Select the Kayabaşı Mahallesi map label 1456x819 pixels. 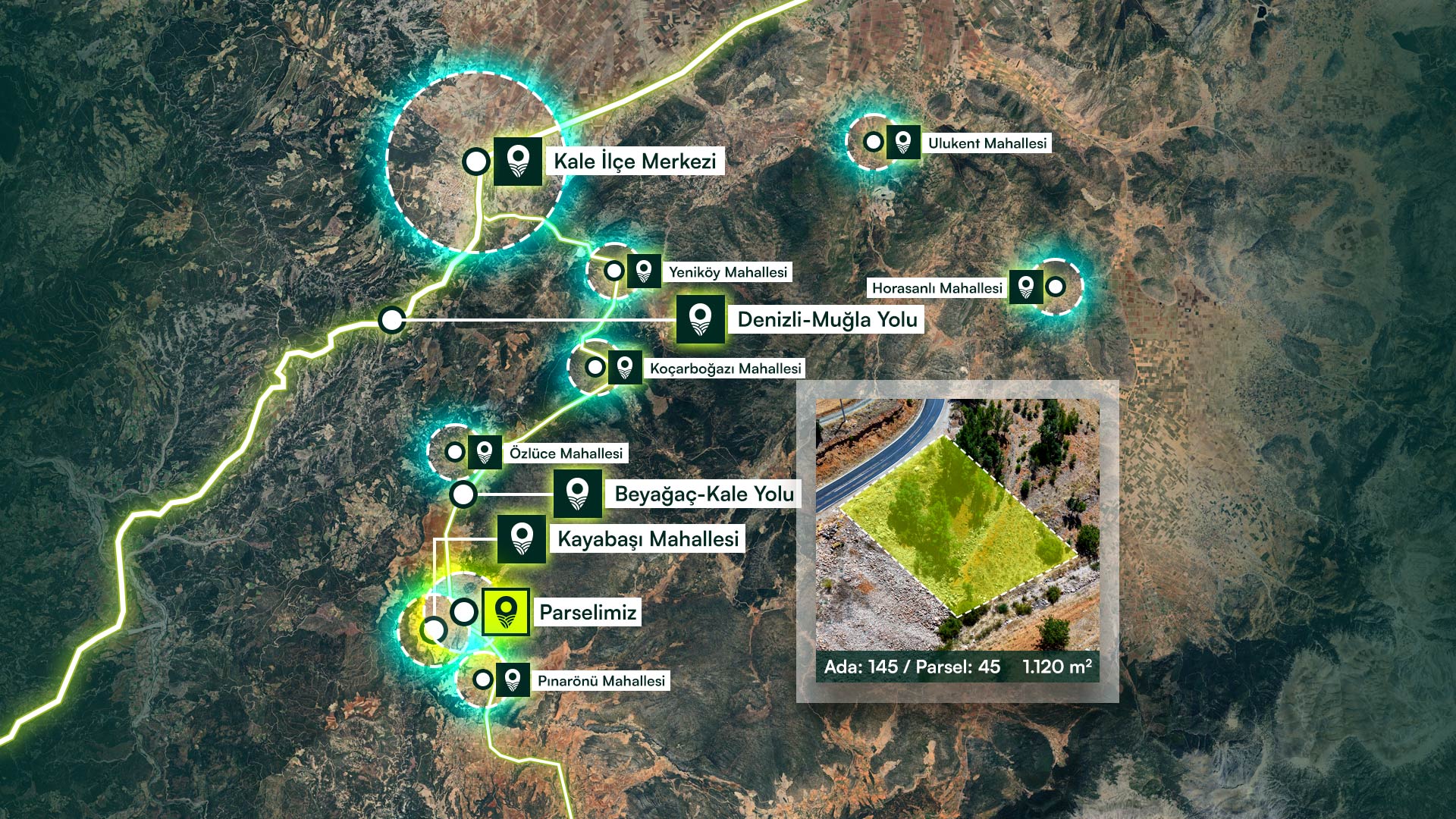tap(648, 539)
